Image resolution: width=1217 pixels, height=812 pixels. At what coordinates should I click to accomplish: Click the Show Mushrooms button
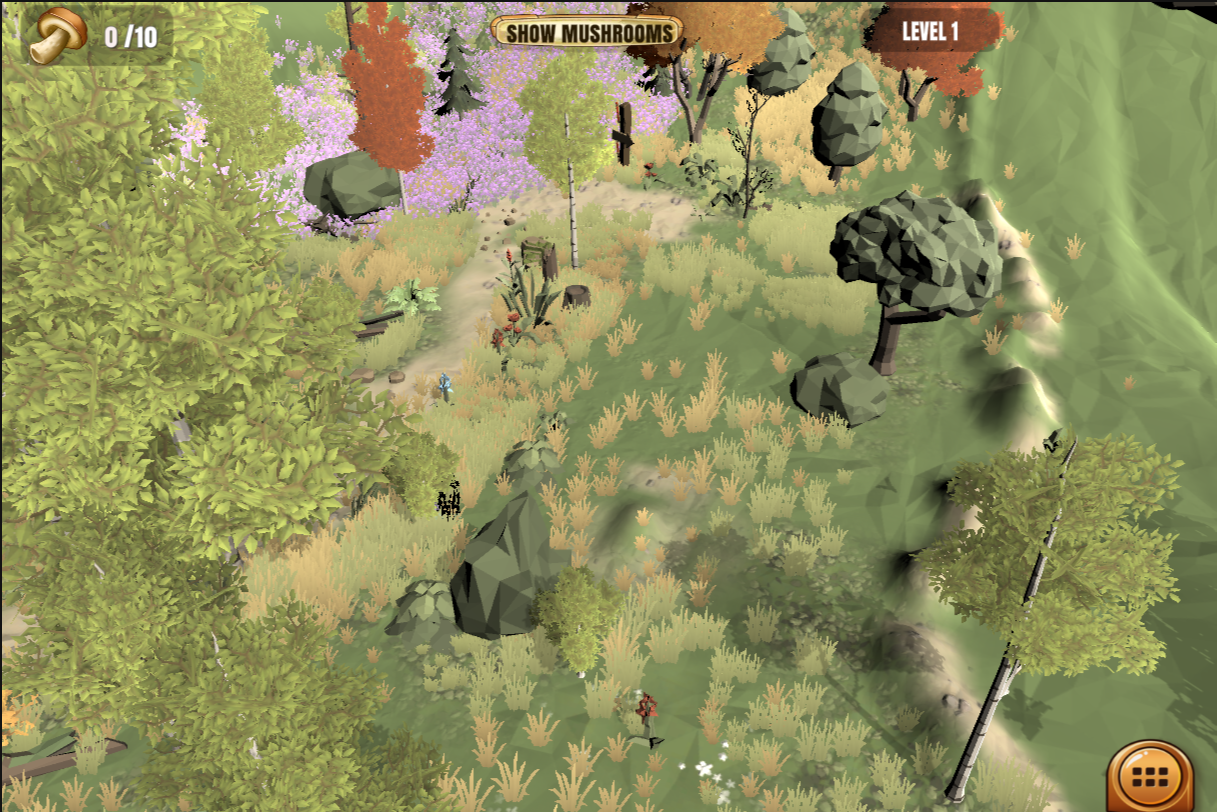click(x=587, y=32)
